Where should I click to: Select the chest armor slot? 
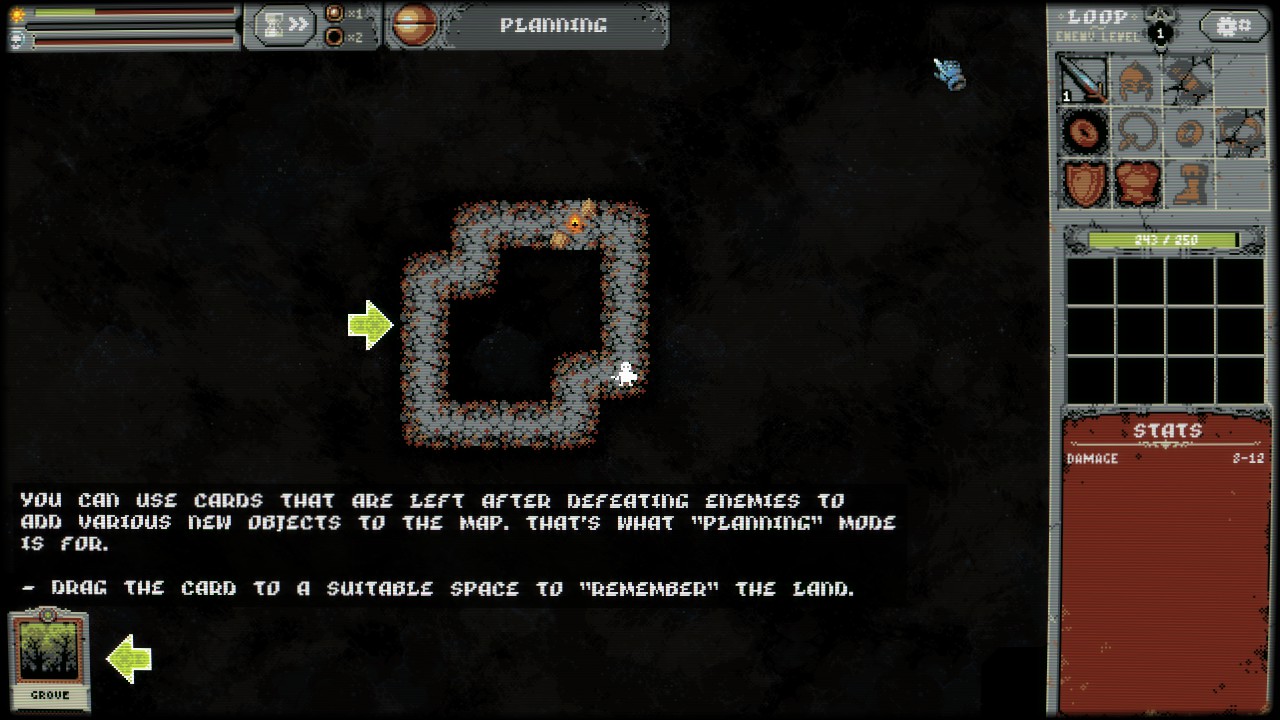coord(1136,184)
